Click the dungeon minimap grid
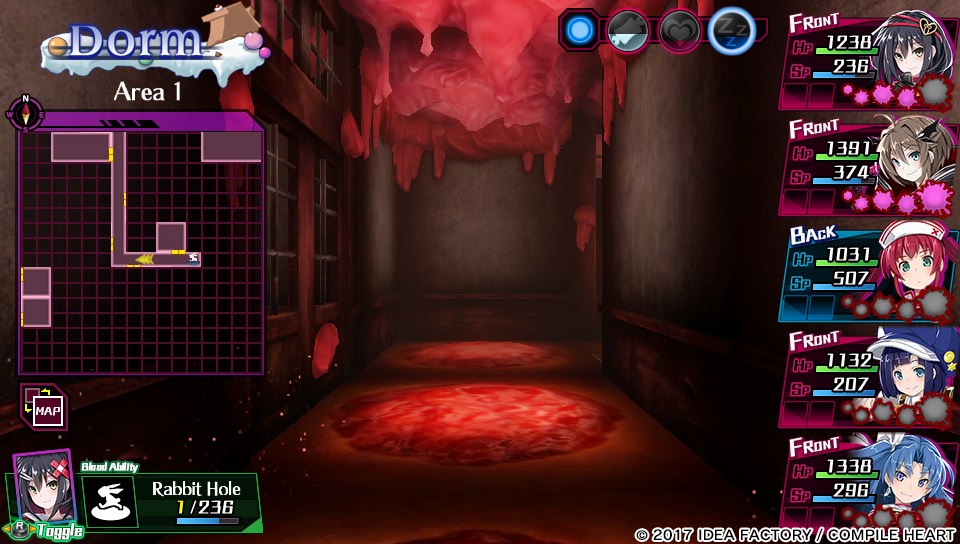The height and width of the screenshot is (544, 960). [141, 250]
